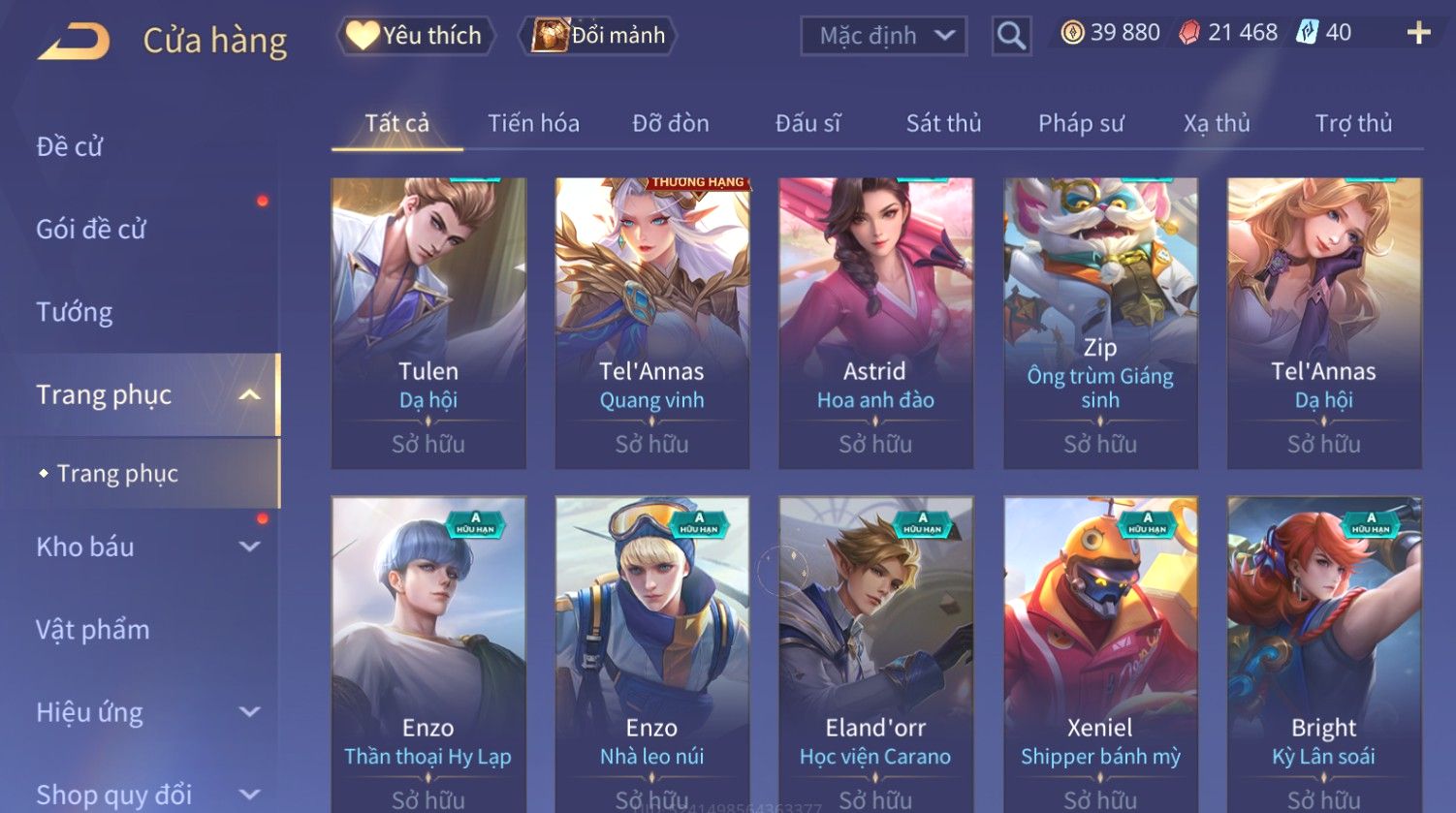1456x813 pixels.
Task: Open the Đề cử menu entry
Action: pyautogui.click(x=70, y=146)
